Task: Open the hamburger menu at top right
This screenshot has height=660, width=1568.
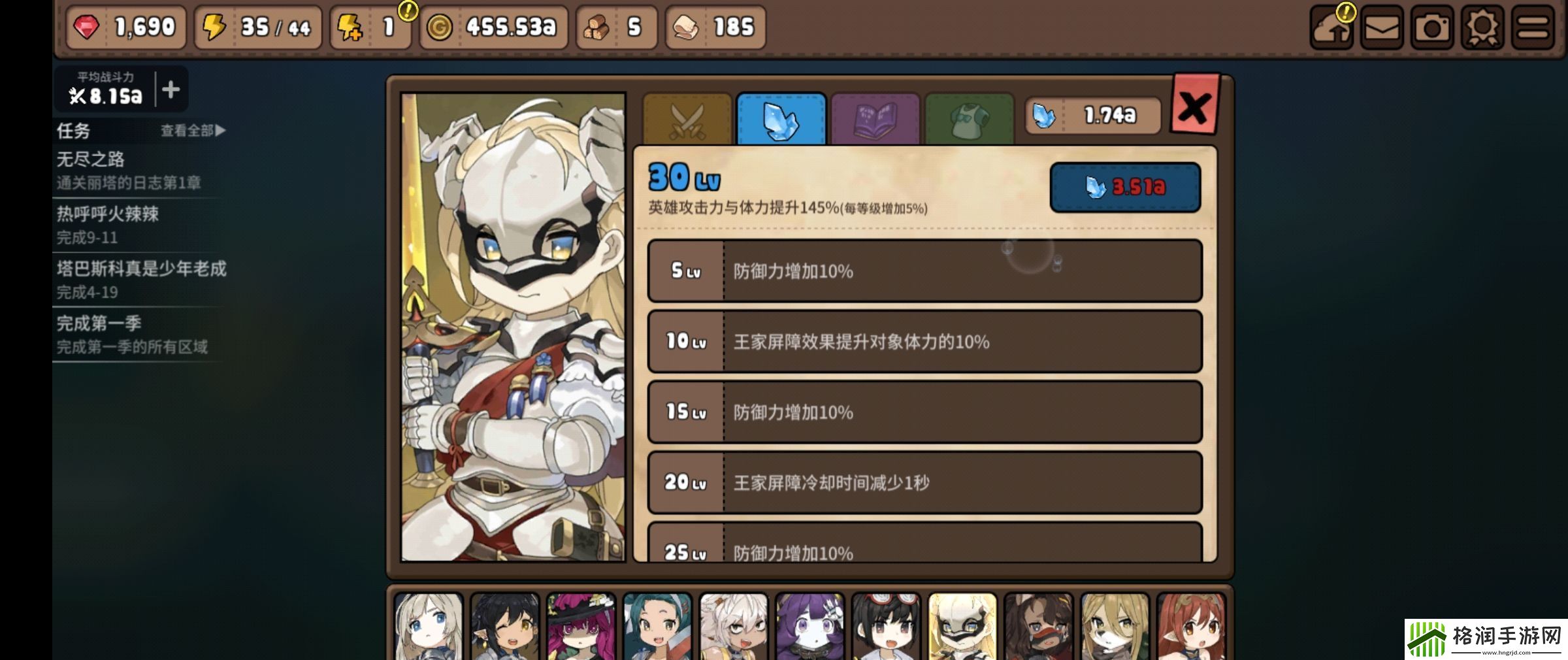Action: [1532, 27]
